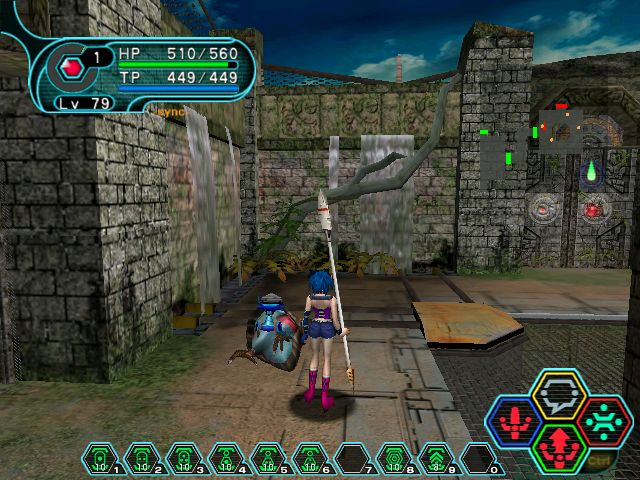The height and width of the screenshot is (480, 640).
Task: Select the blue-bordered weapon attack action
Action: pos(516,422)
